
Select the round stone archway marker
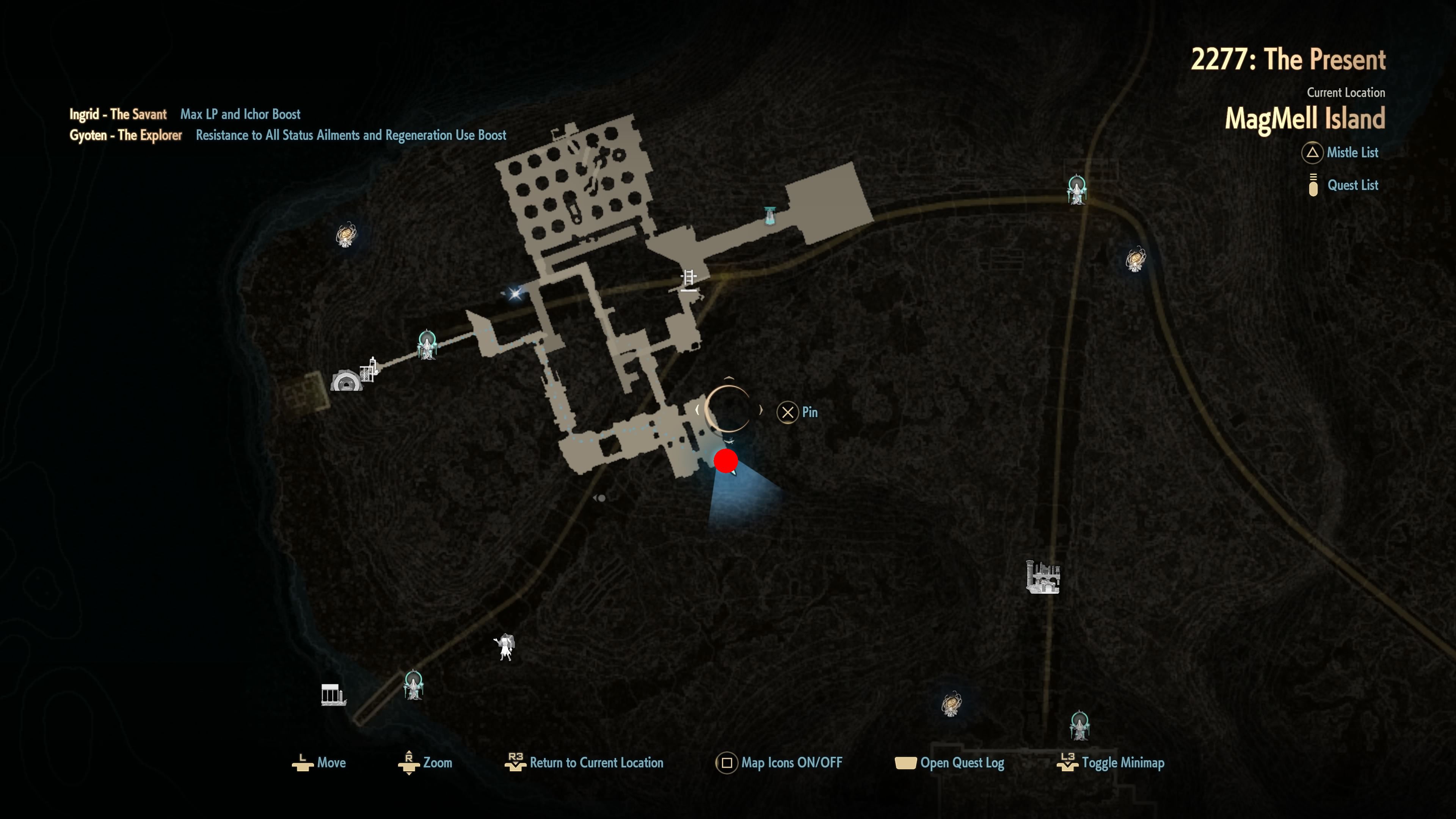[346, 380]
